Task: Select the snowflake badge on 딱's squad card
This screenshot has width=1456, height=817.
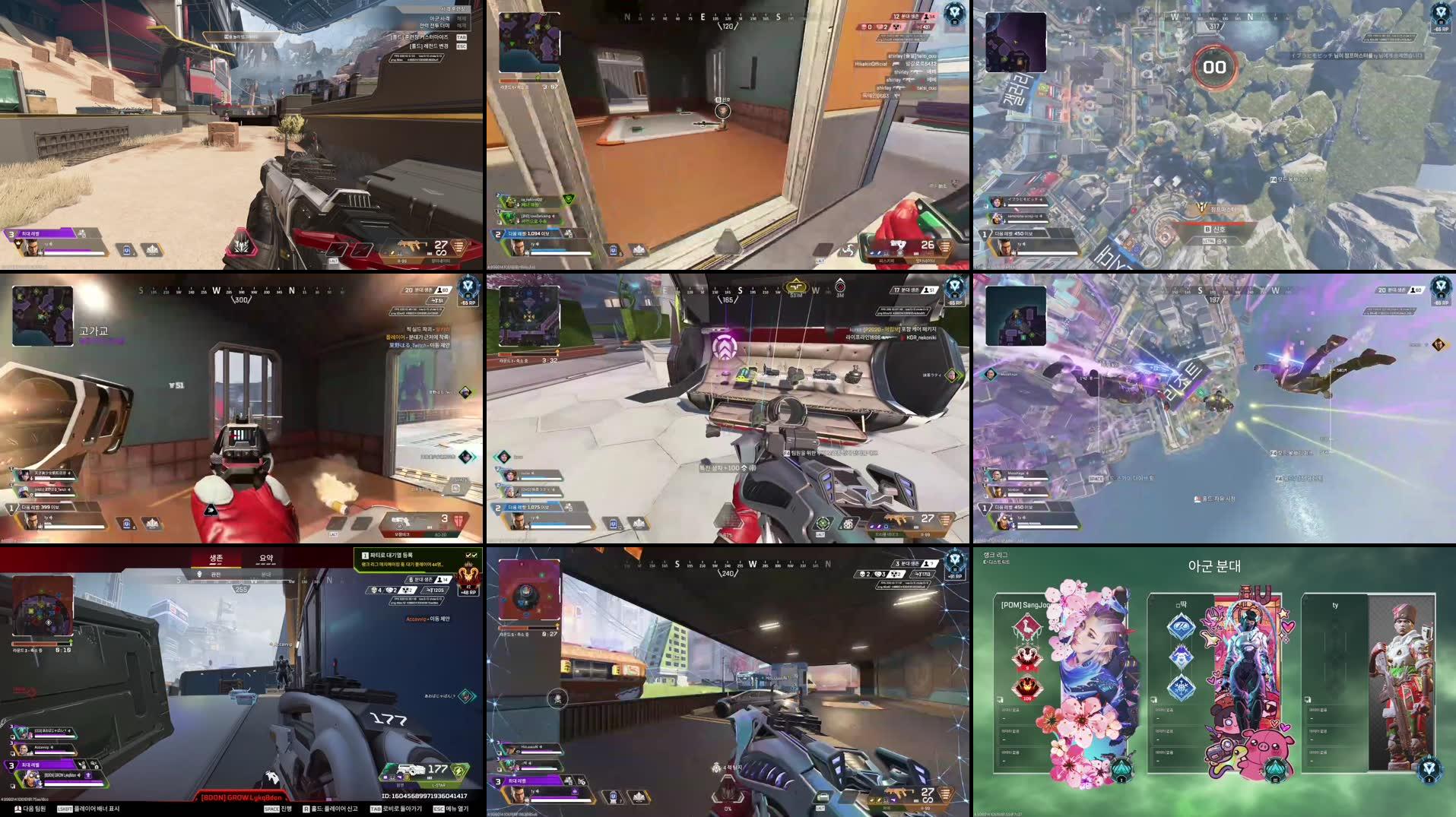Action: point(1182,687)
